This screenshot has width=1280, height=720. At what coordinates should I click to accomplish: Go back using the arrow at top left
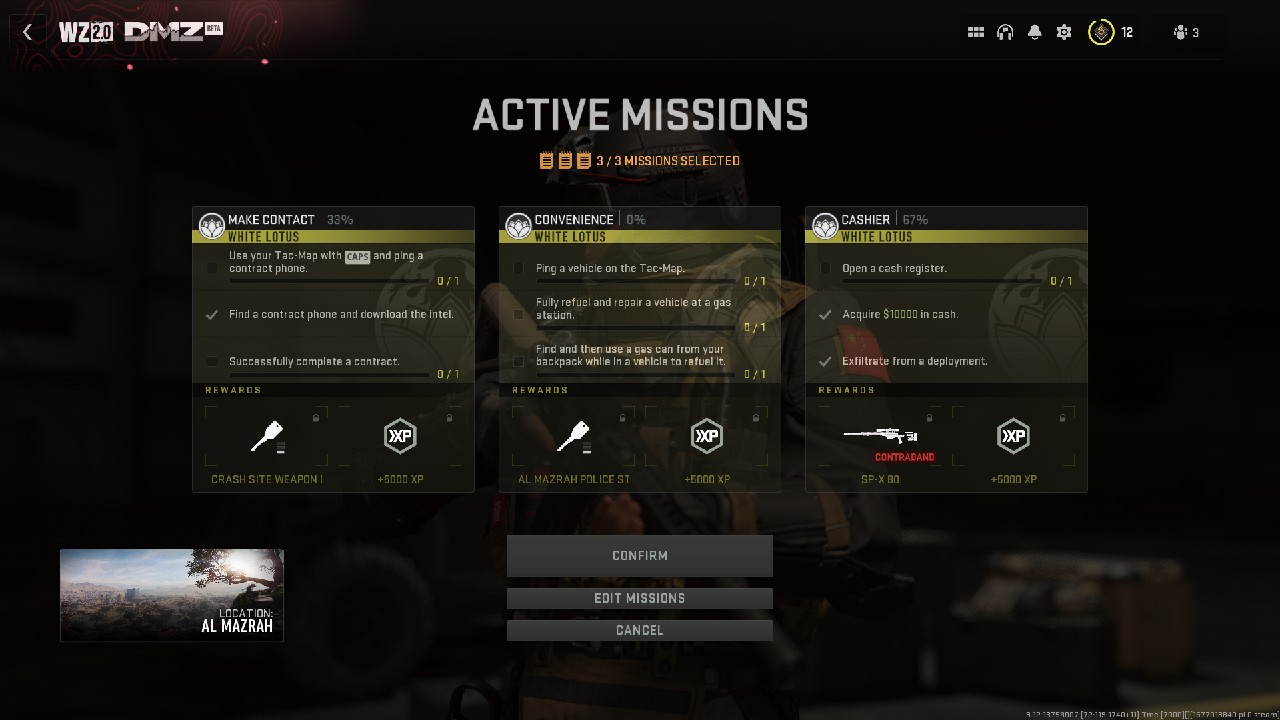coord(27,31)
